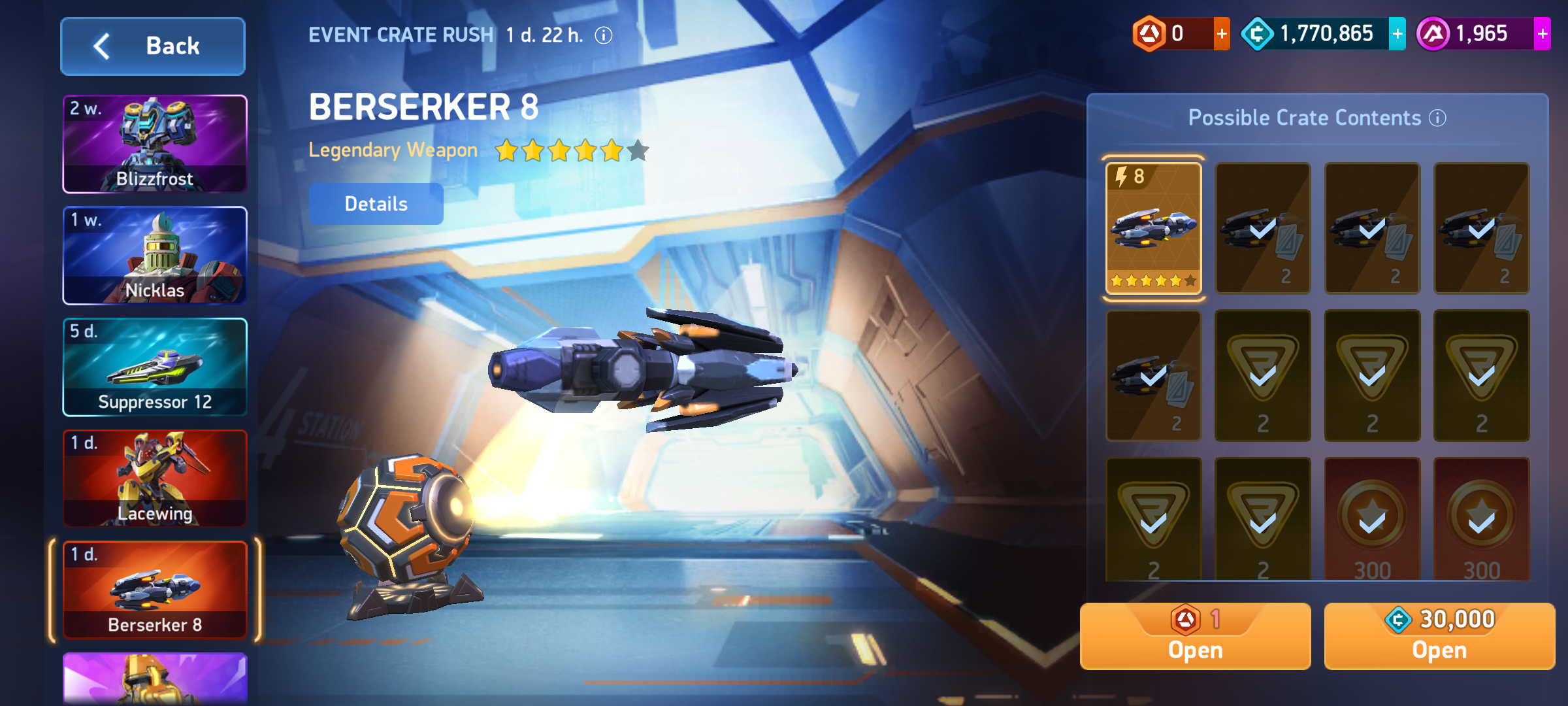Add more orange crate tokens
The image size is (1568, 706).
(1221, 34)
